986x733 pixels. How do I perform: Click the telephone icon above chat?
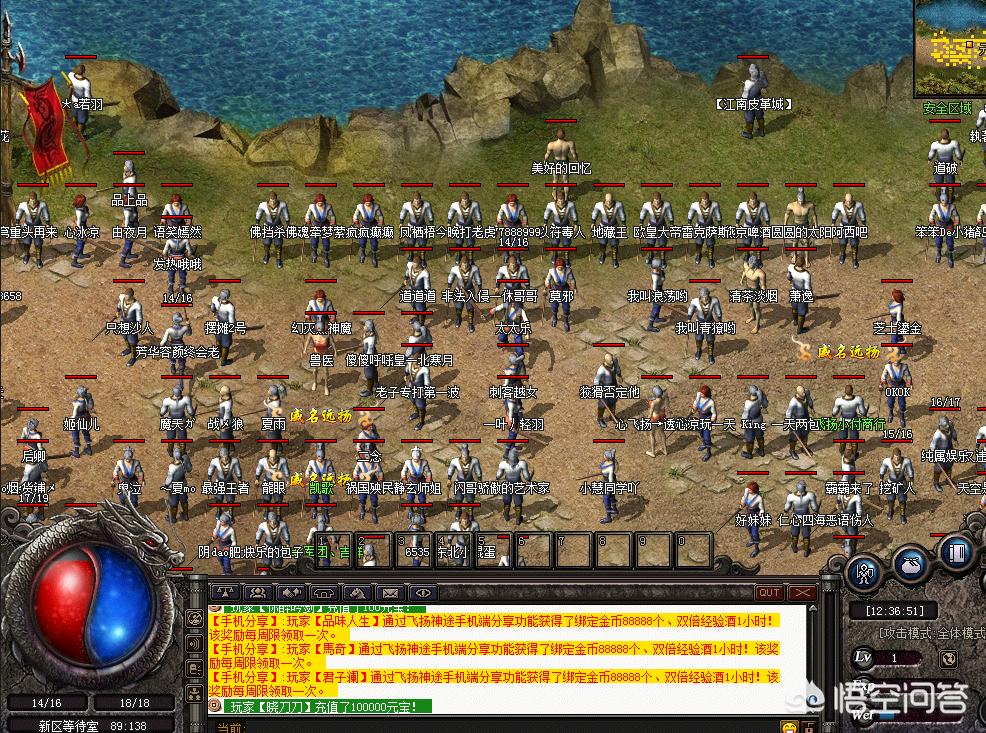(x=324, y=592)
